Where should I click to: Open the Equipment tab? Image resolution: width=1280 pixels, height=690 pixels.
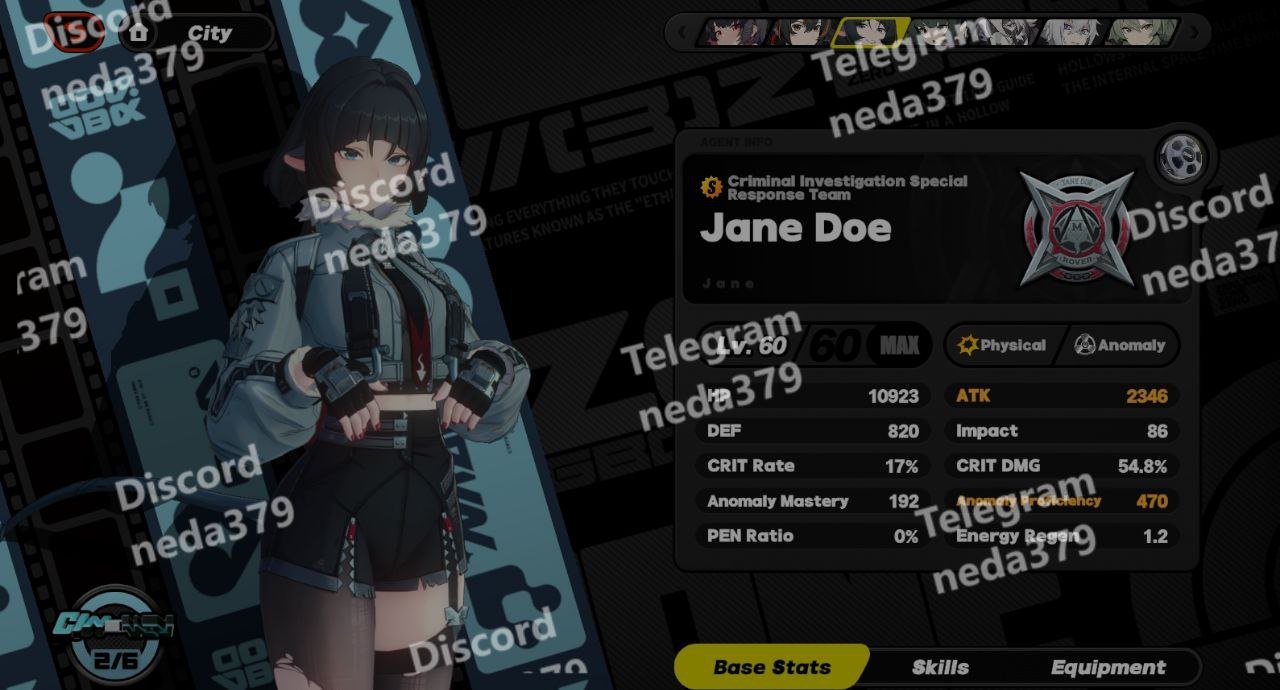click(x=1107, y=667)
